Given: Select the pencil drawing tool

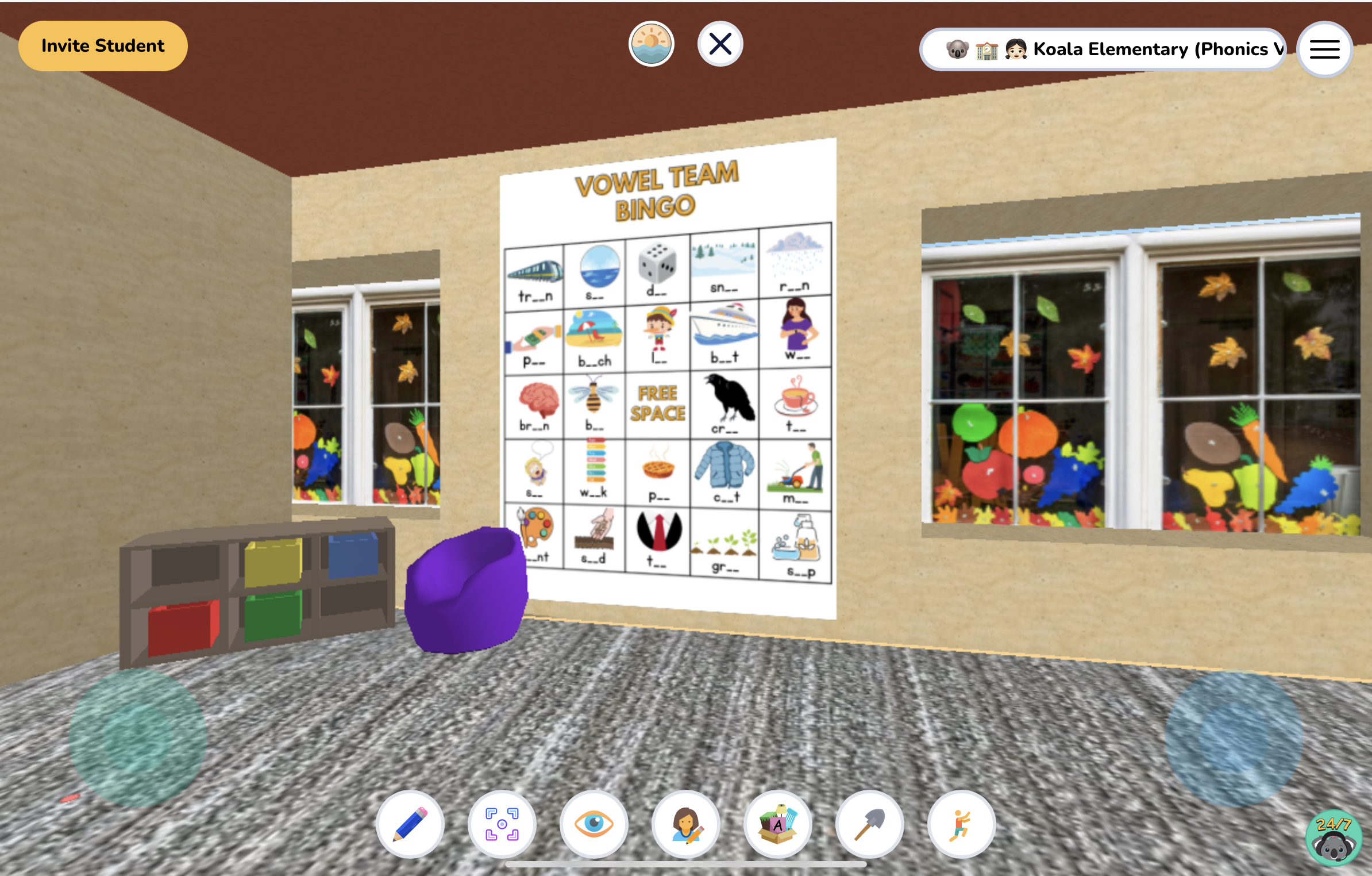Looking at the screenshot, I should pyautogui.click(x=411, y=824).
